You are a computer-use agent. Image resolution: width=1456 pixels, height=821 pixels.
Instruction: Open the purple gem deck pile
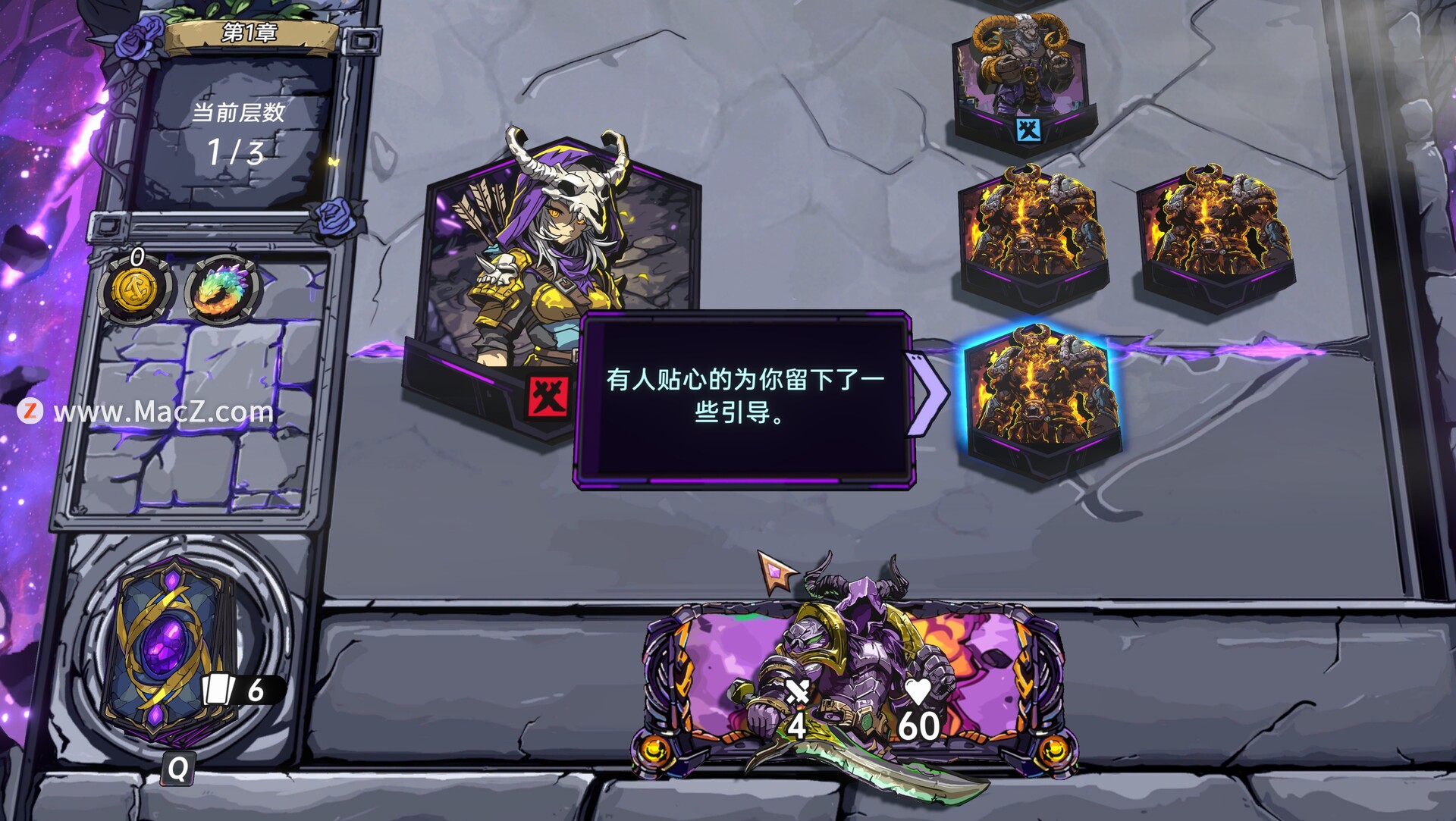[x=169, y=651]
